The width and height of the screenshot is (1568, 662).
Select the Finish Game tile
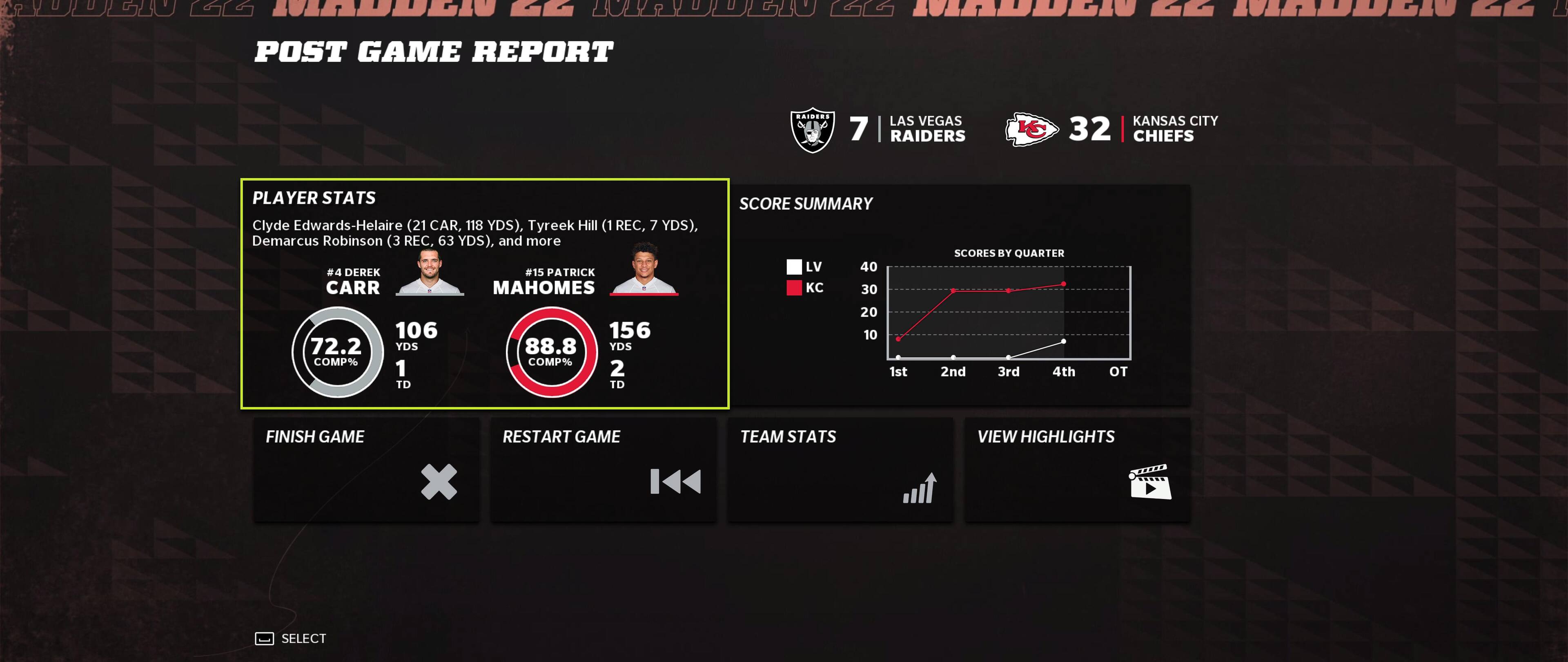pos(366,469)
